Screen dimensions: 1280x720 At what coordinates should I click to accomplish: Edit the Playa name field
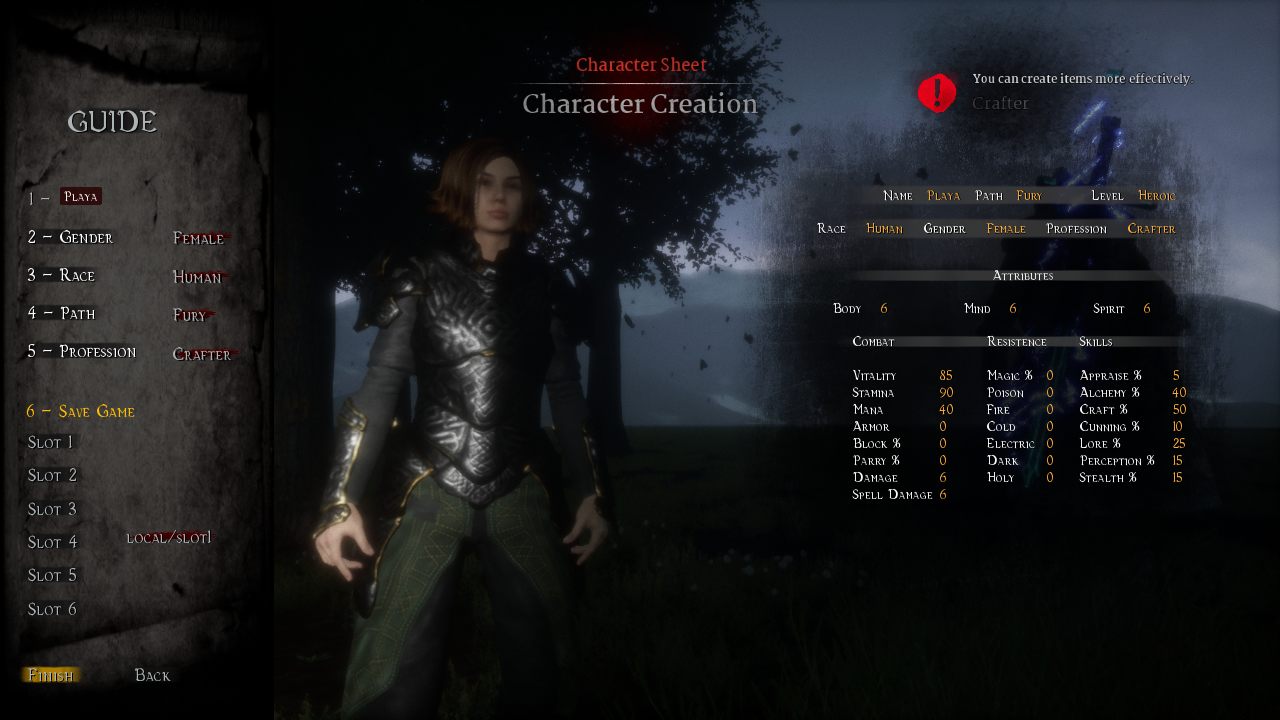click(x=81, y=197)
